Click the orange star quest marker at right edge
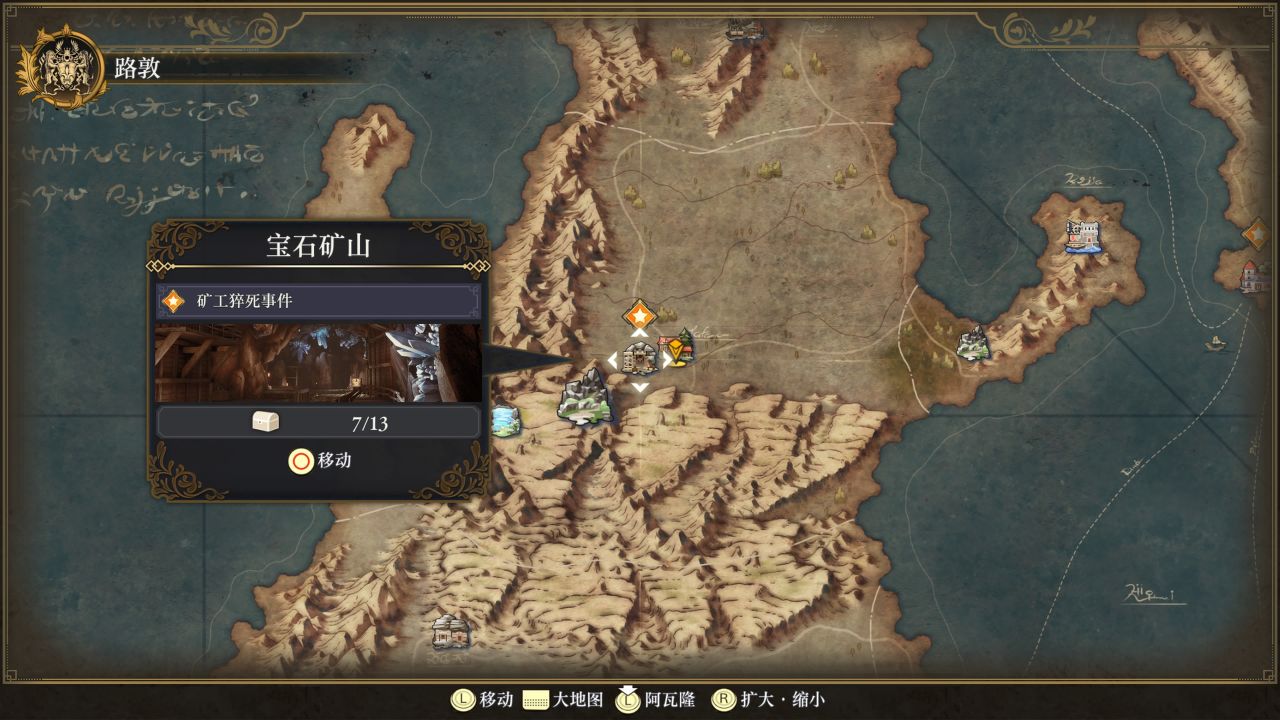The width and height of the screenshot is (1280, 720). tap(1257, 234)
